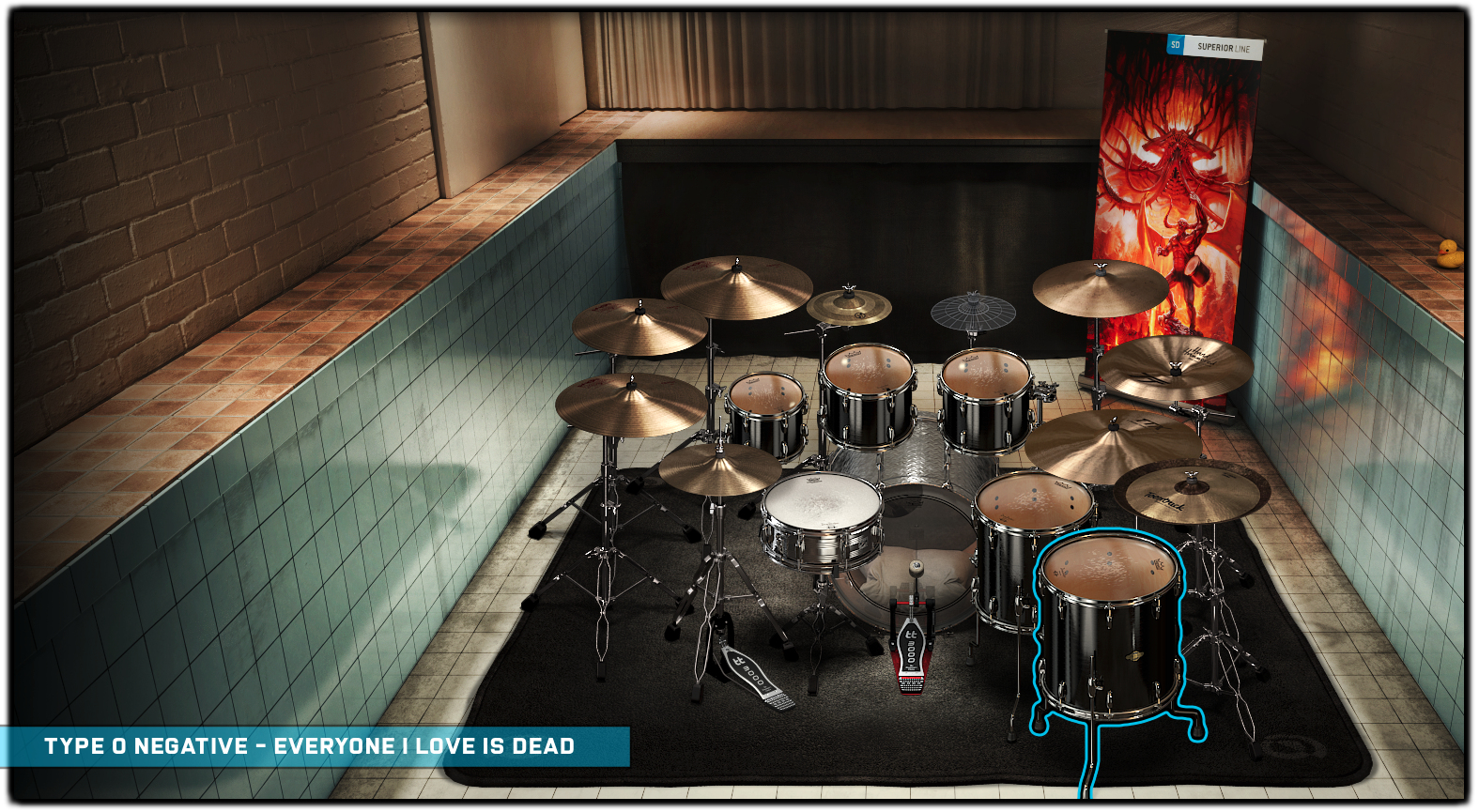Select the dark perforated stack cymbal
The height and width of the screenshot is (812, 1479).
pos(973,311)
